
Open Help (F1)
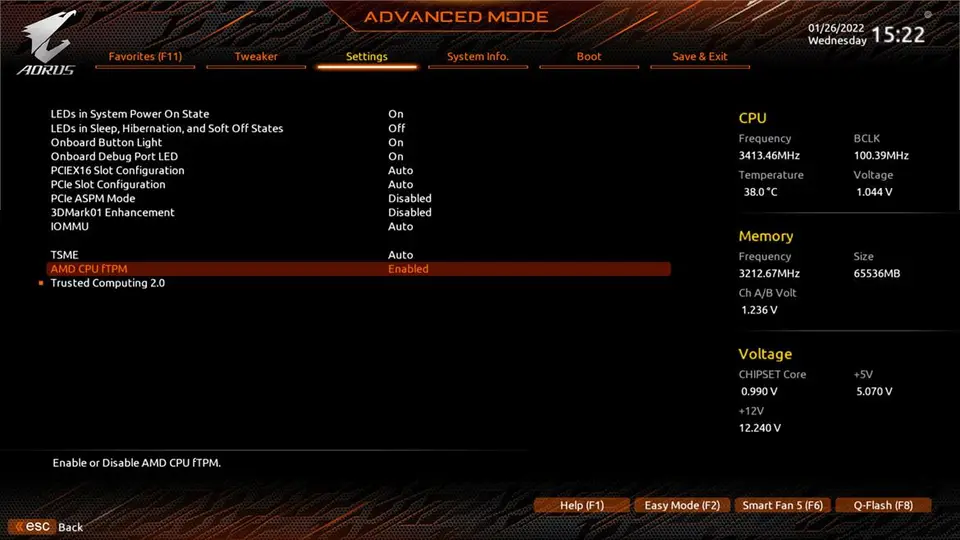pyautogui.click(x=582, y=506)
